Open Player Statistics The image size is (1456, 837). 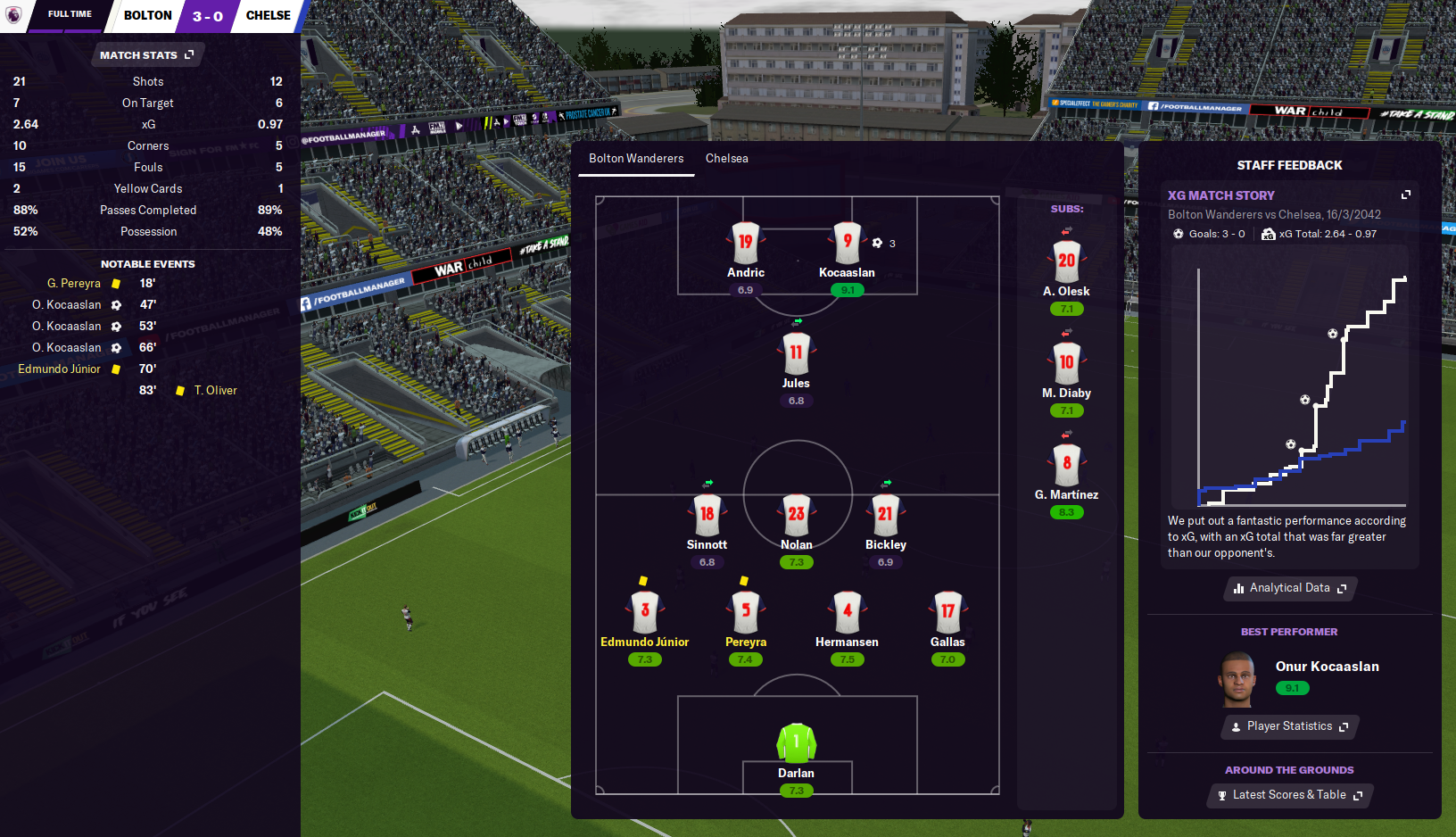(x=1289, y=726)
